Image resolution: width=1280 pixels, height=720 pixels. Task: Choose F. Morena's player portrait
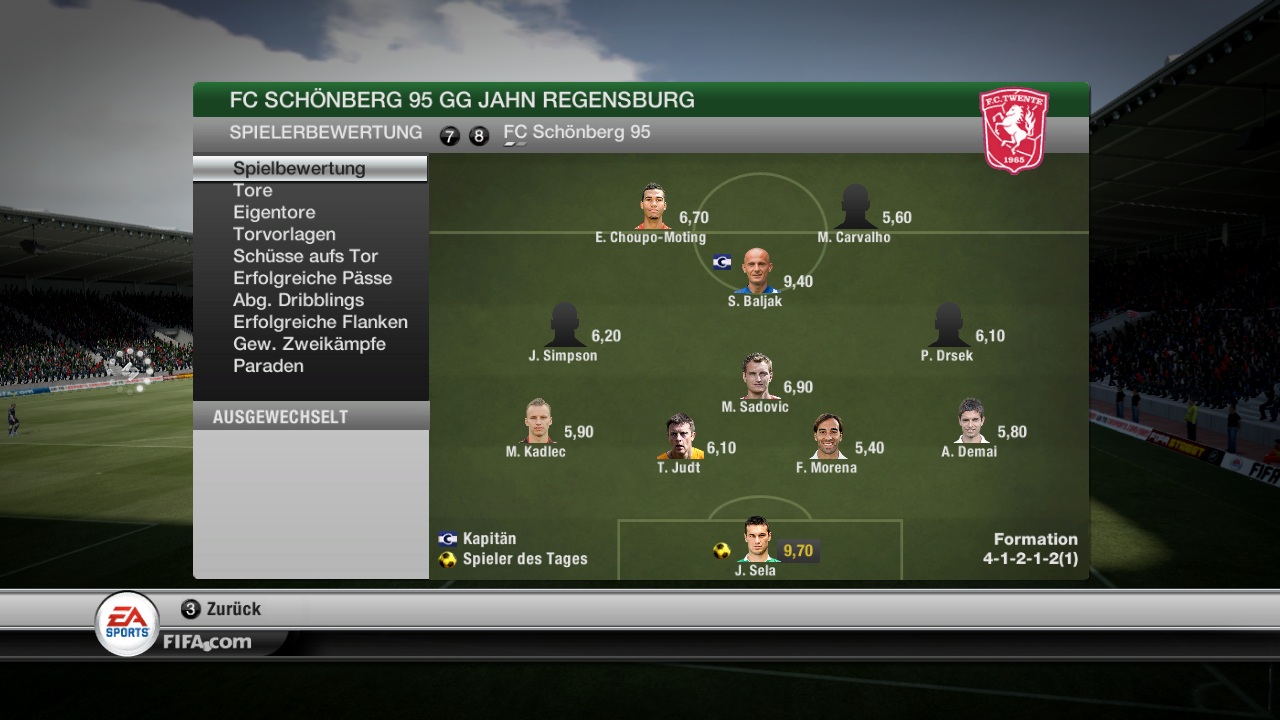point(827,437)
